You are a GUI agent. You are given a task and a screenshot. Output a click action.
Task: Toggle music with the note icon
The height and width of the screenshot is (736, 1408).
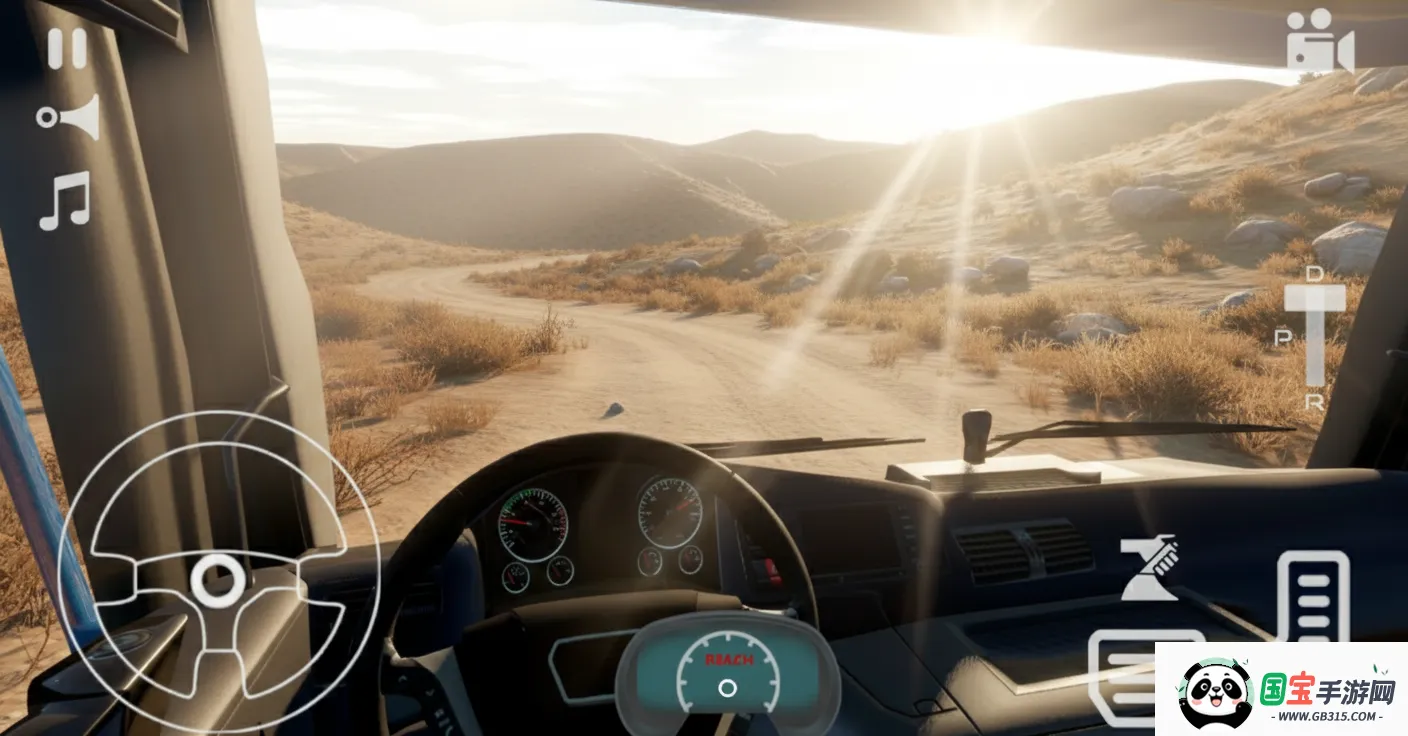click(x=65, y=200)
